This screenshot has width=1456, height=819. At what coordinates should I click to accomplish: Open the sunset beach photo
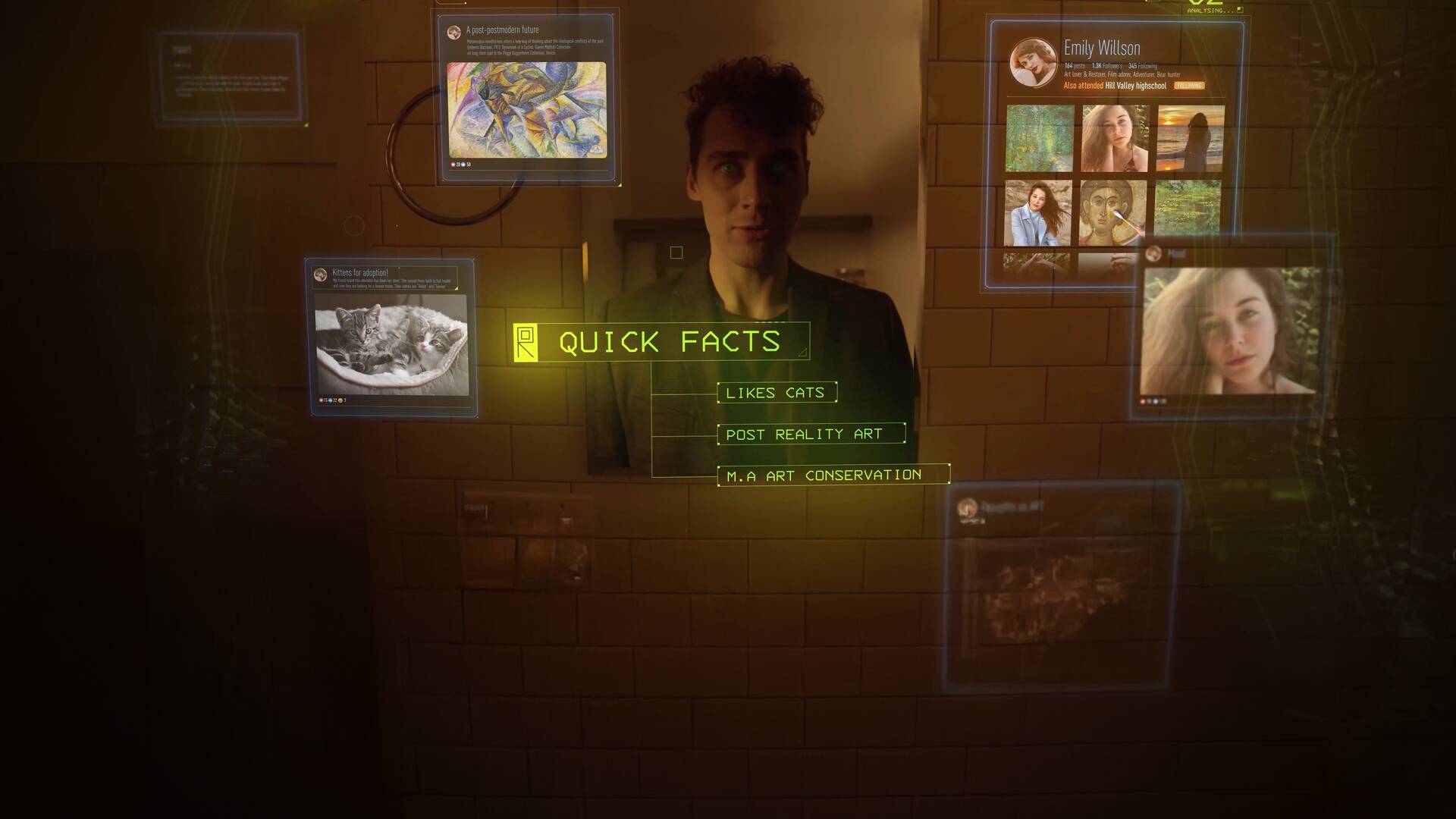click(1190, 138)
